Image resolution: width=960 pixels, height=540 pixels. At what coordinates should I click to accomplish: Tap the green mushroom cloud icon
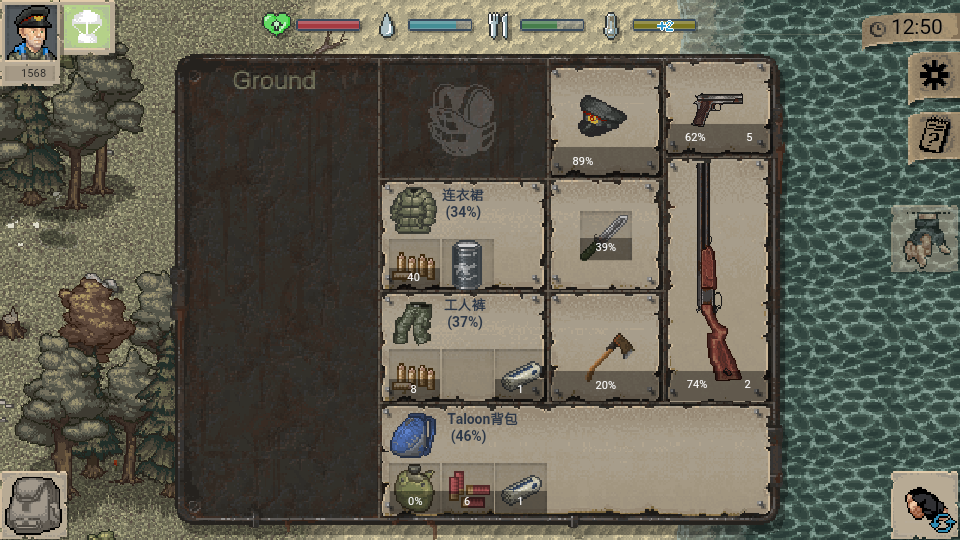[87, 28]
